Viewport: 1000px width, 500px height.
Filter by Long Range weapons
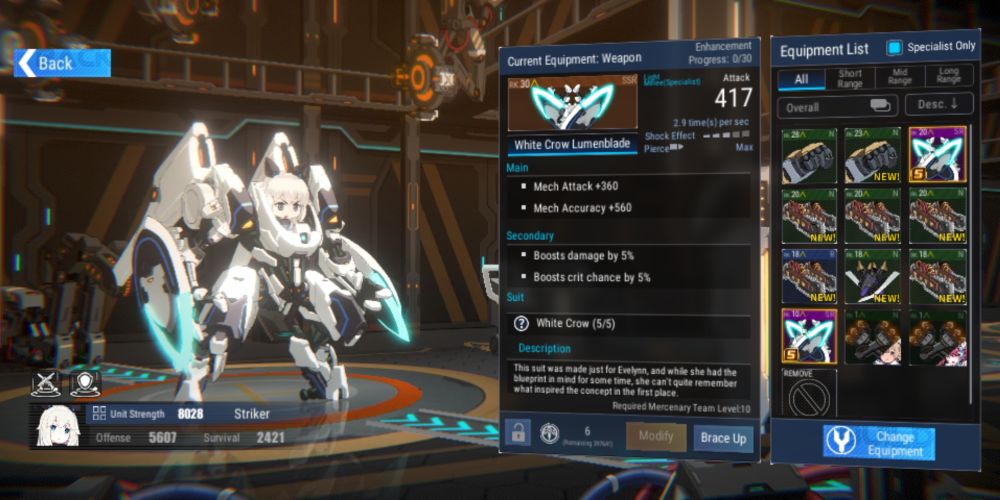point(949,79)
